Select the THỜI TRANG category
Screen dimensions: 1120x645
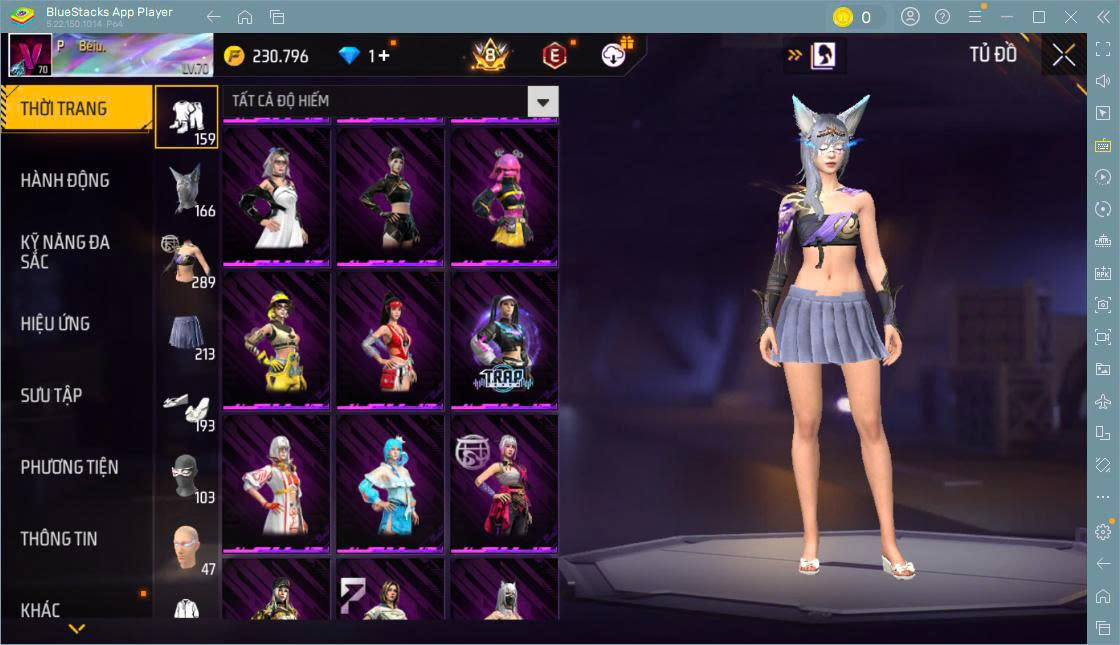point(64,109)
